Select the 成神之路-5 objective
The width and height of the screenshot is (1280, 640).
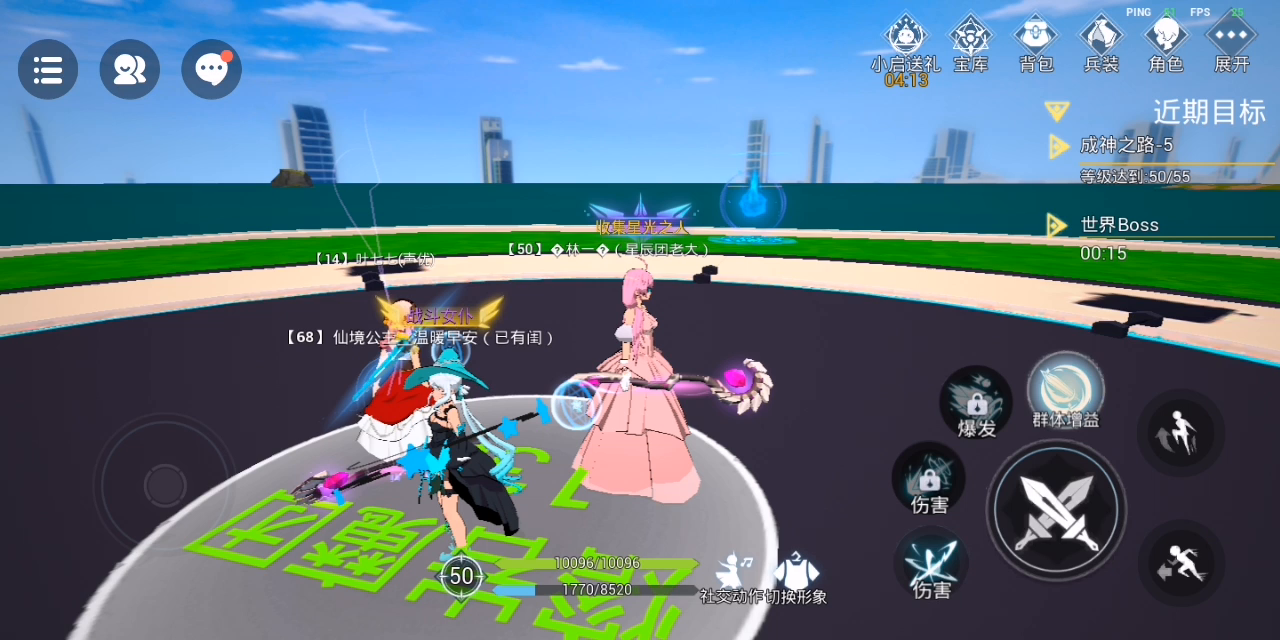[1126, 145]
